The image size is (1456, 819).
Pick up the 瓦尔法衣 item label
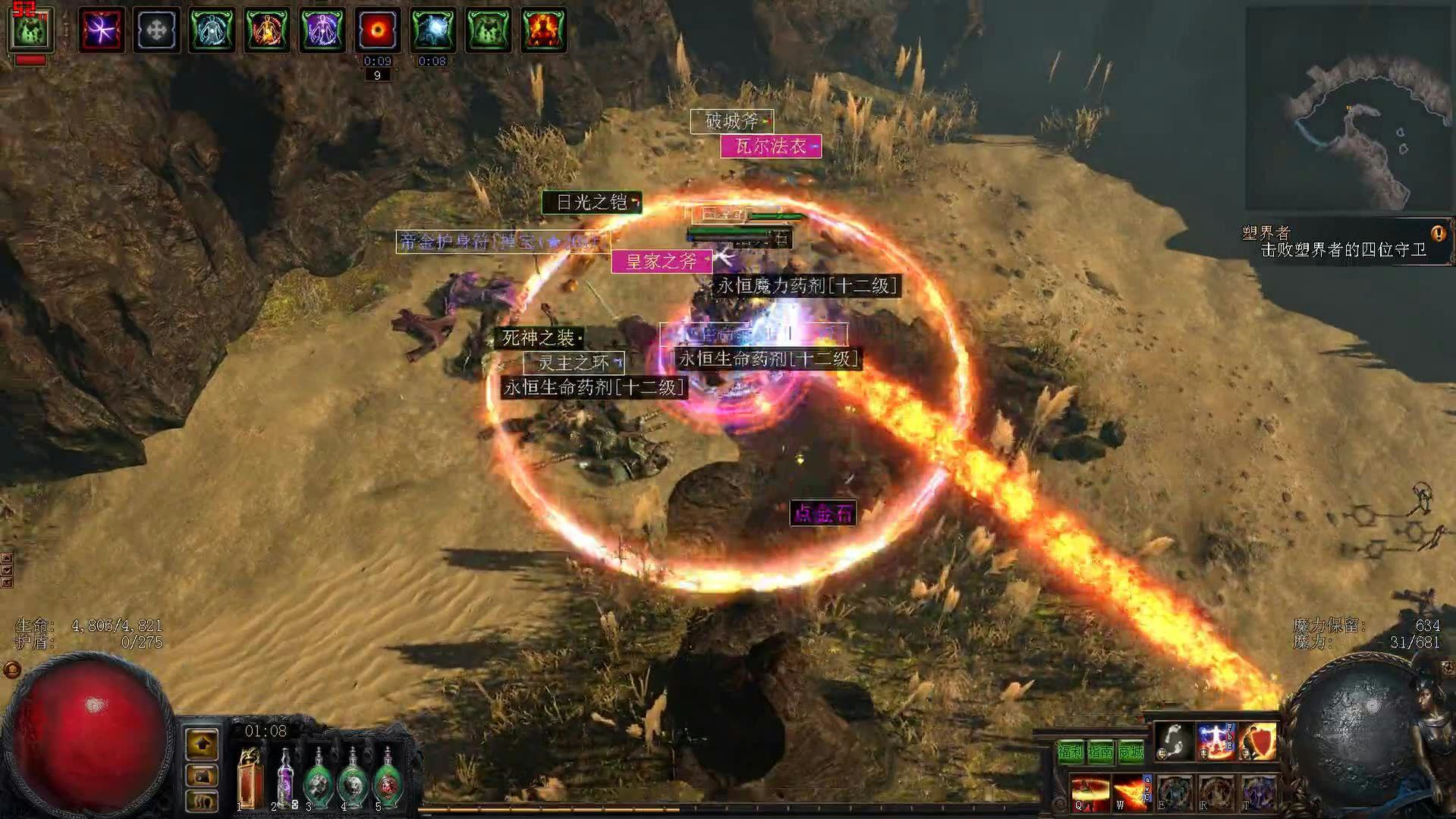770,146
